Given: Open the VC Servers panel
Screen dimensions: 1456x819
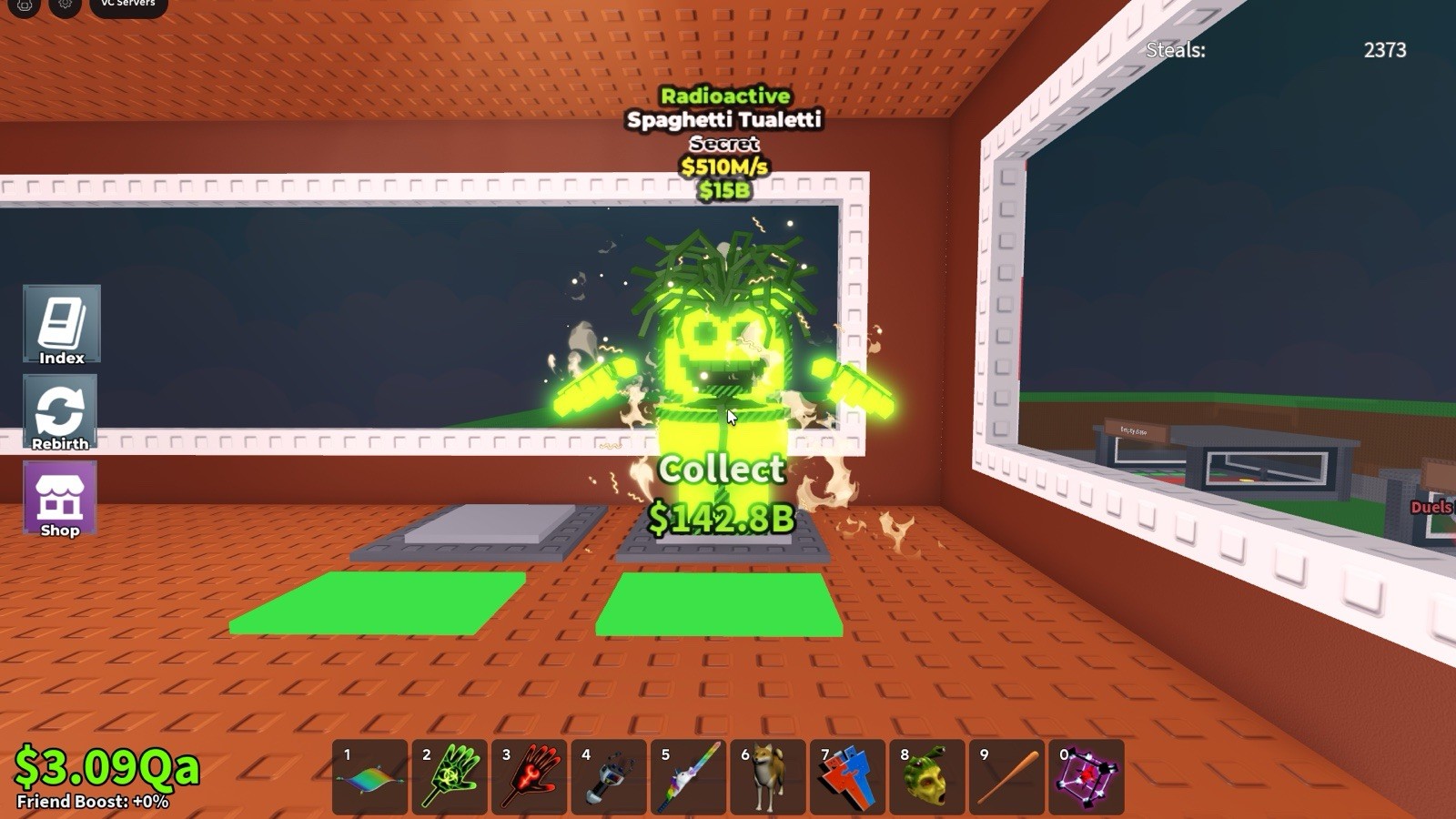Looking at the screenshot, I should (x=127, y=5).
